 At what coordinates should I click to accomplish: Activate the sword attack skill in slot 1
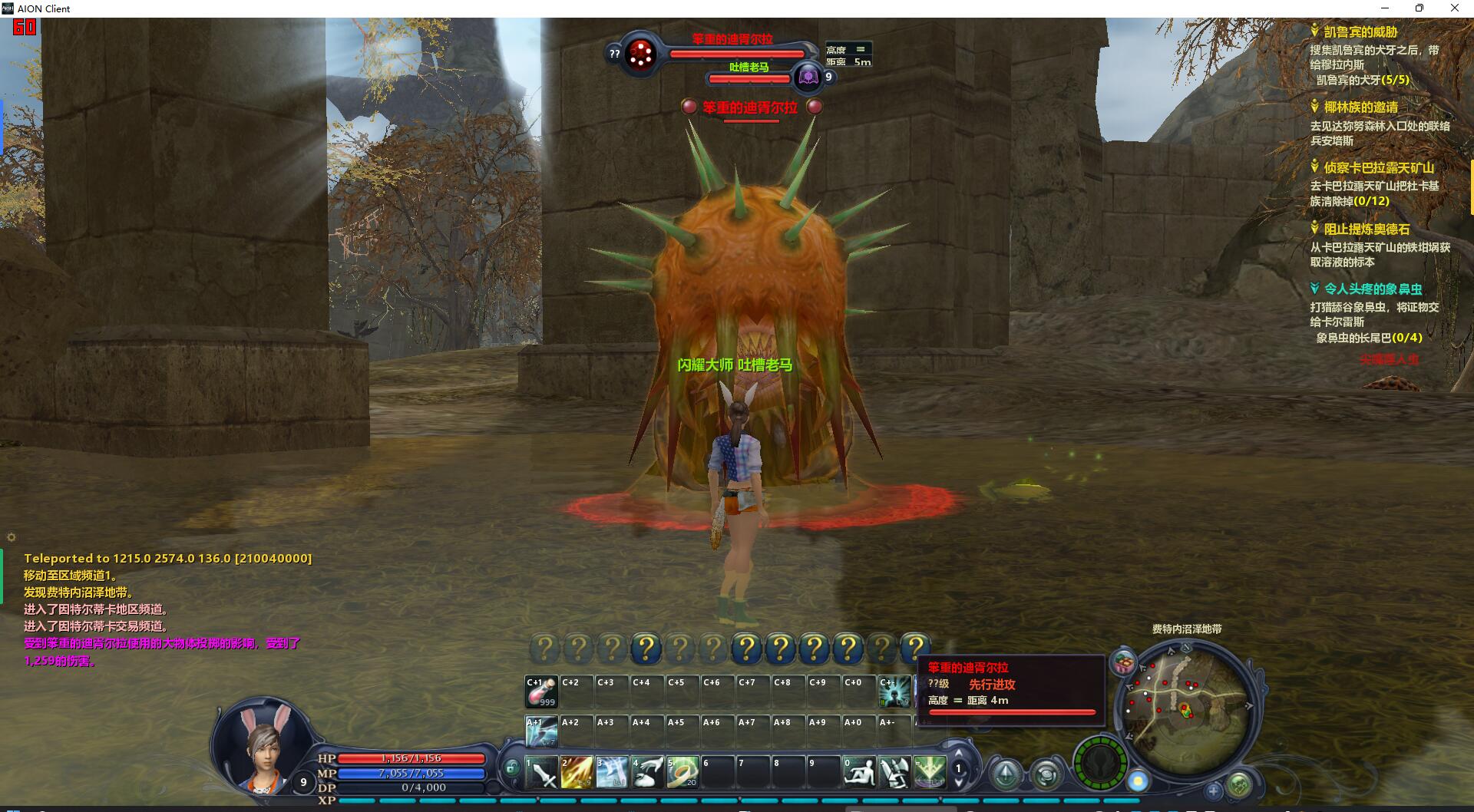[542, 771]
